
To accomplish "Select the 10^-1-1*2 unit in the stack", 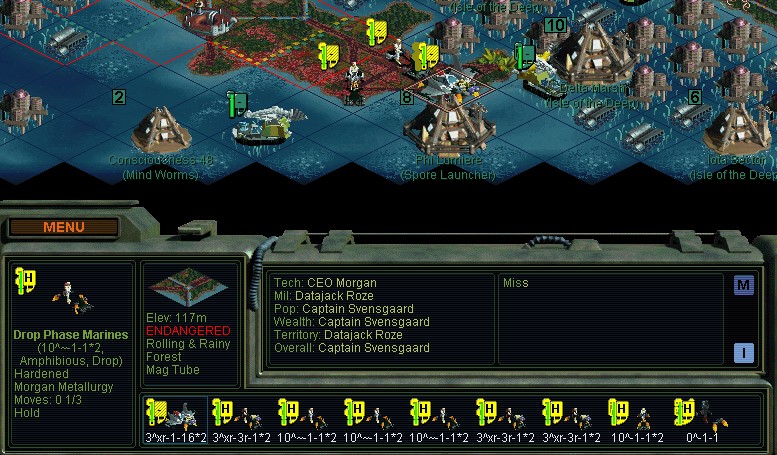I will click(x=636, y=419).
